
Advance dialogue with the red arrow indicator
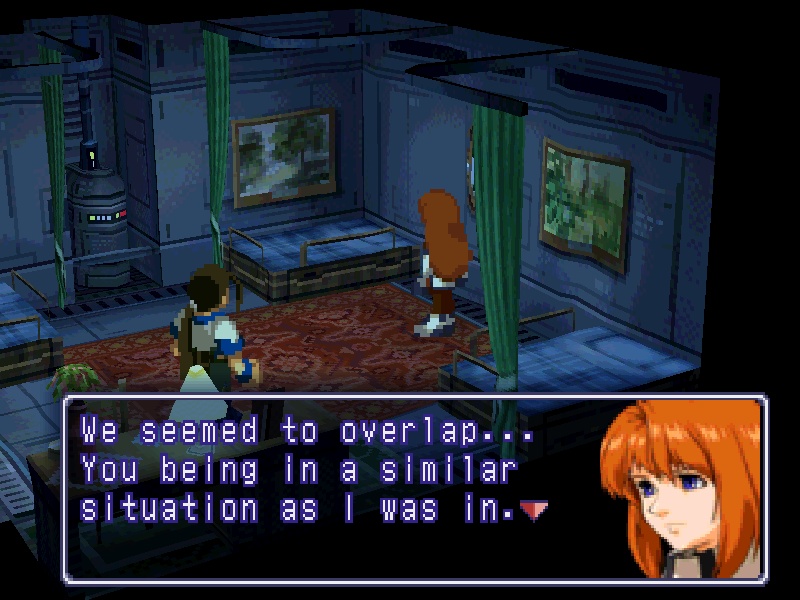click(x=535, y=511)
